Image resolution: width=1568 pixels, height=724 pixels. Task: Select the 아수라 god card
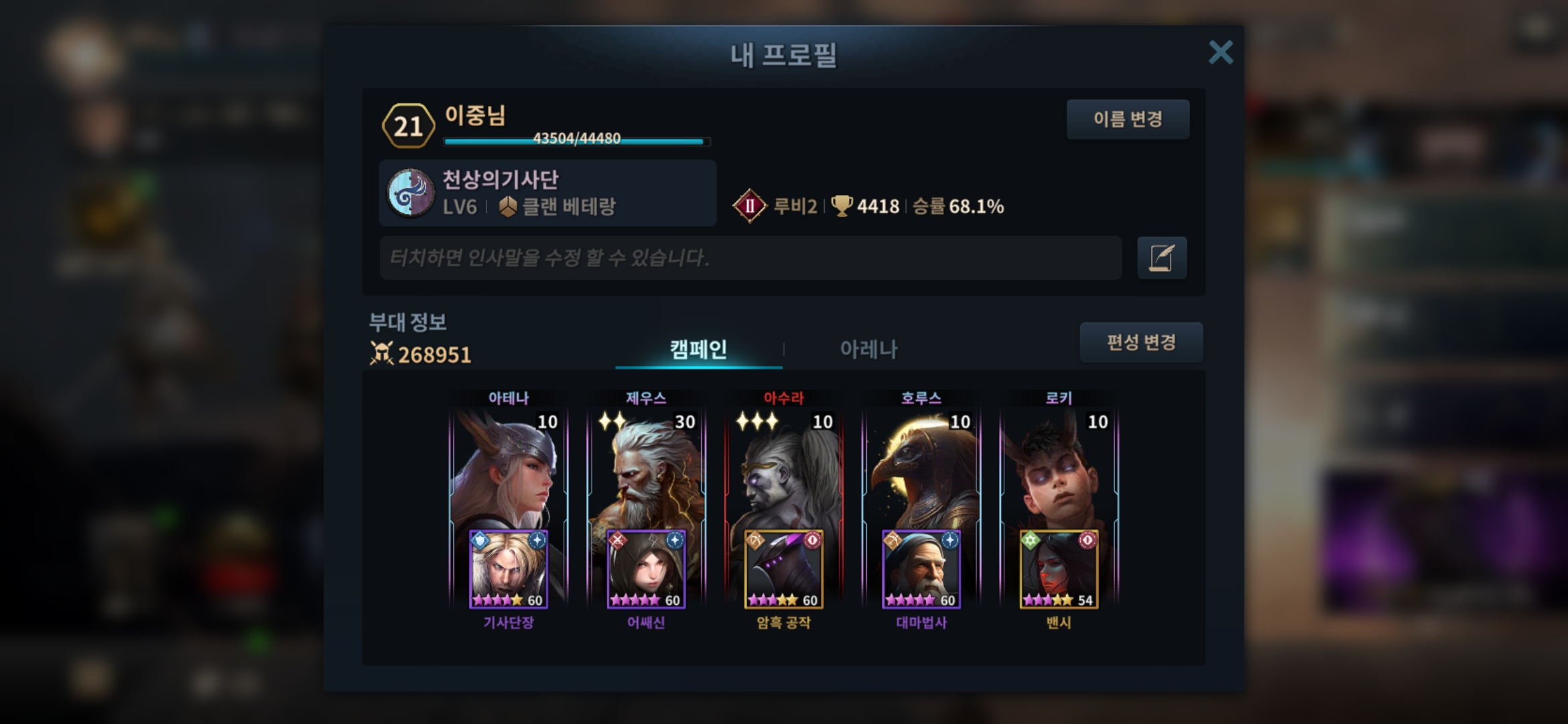pos(783,469)
